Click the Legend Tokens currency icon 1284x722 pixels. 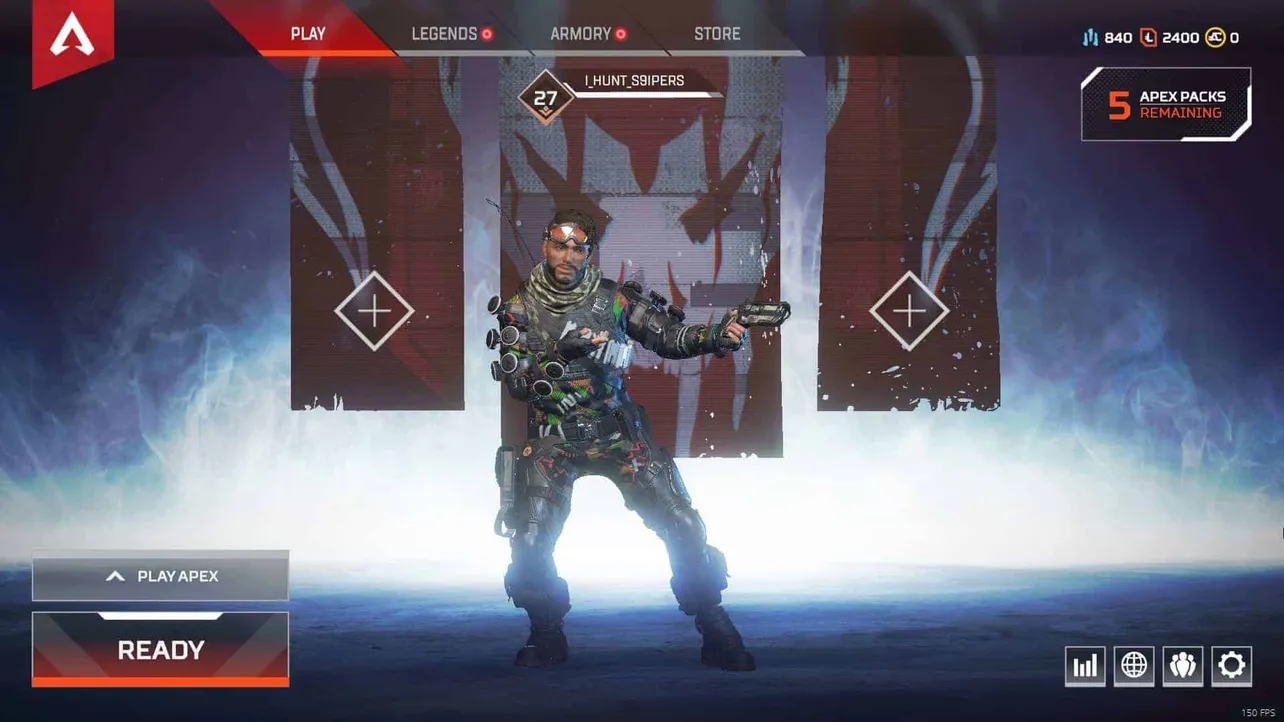1148,37
